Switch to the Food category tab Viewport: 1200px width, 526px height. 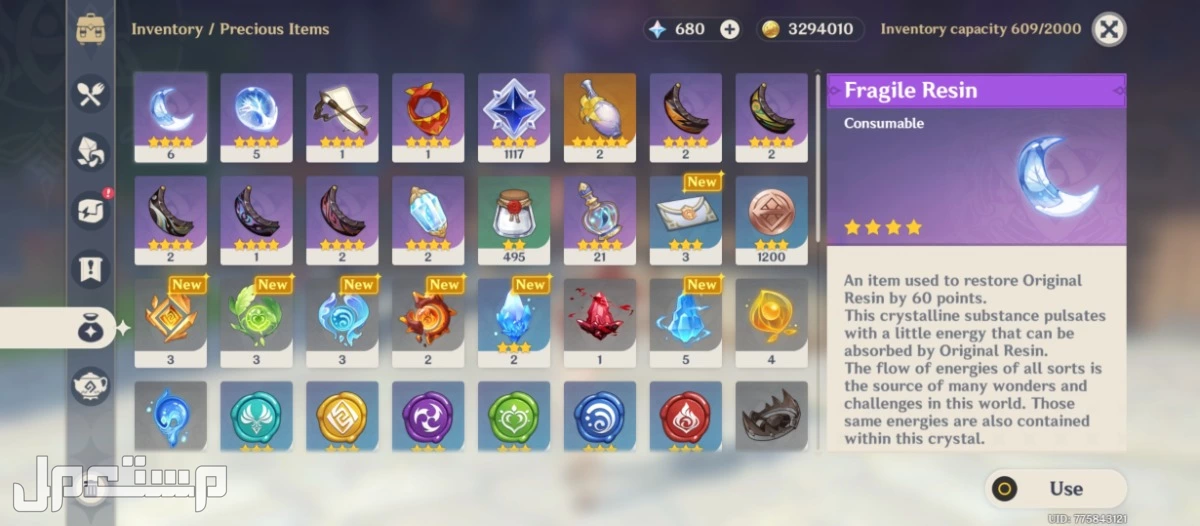coord(93,94)
